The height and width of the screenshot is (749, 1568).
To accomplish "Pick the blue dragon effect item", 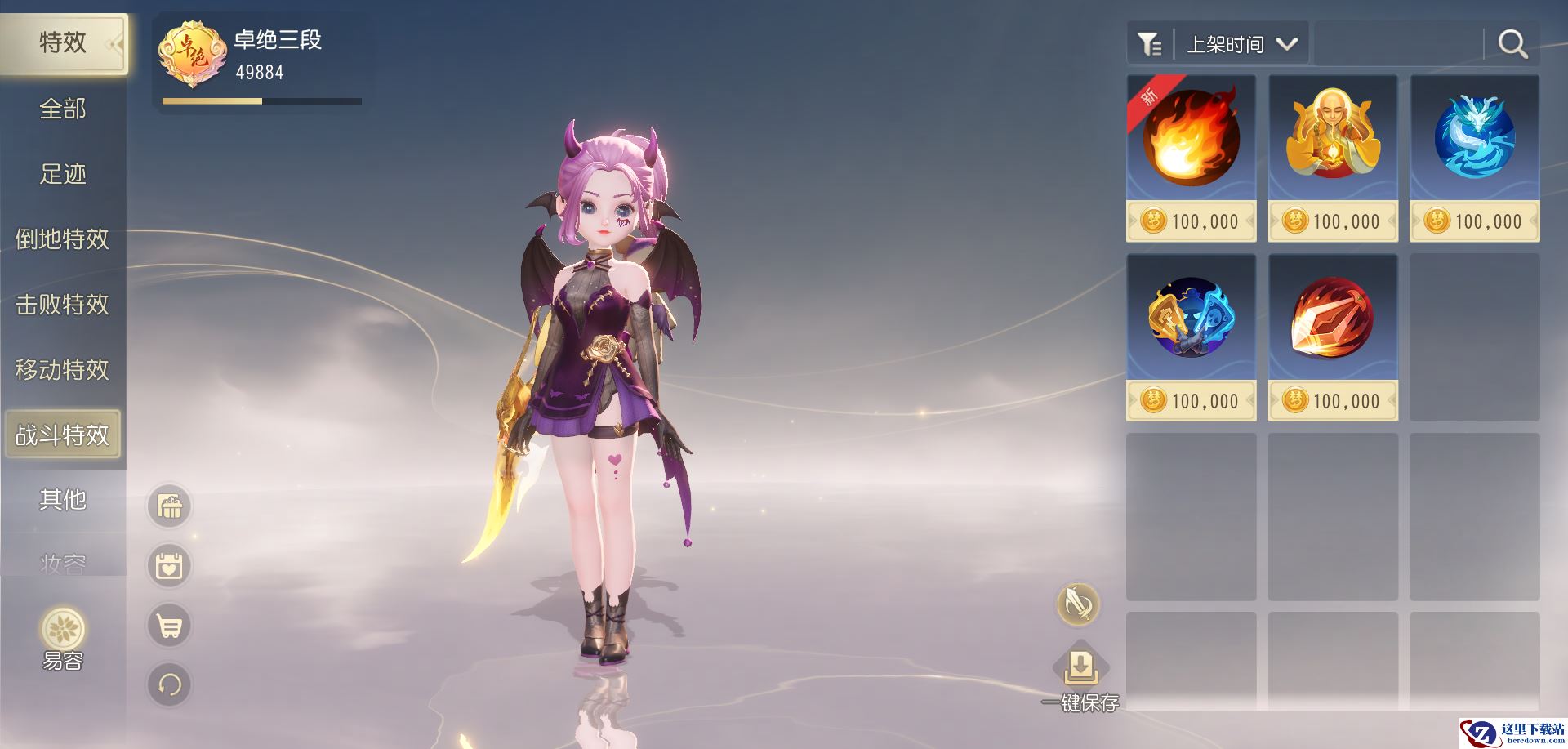I will tap(1474, 139).
